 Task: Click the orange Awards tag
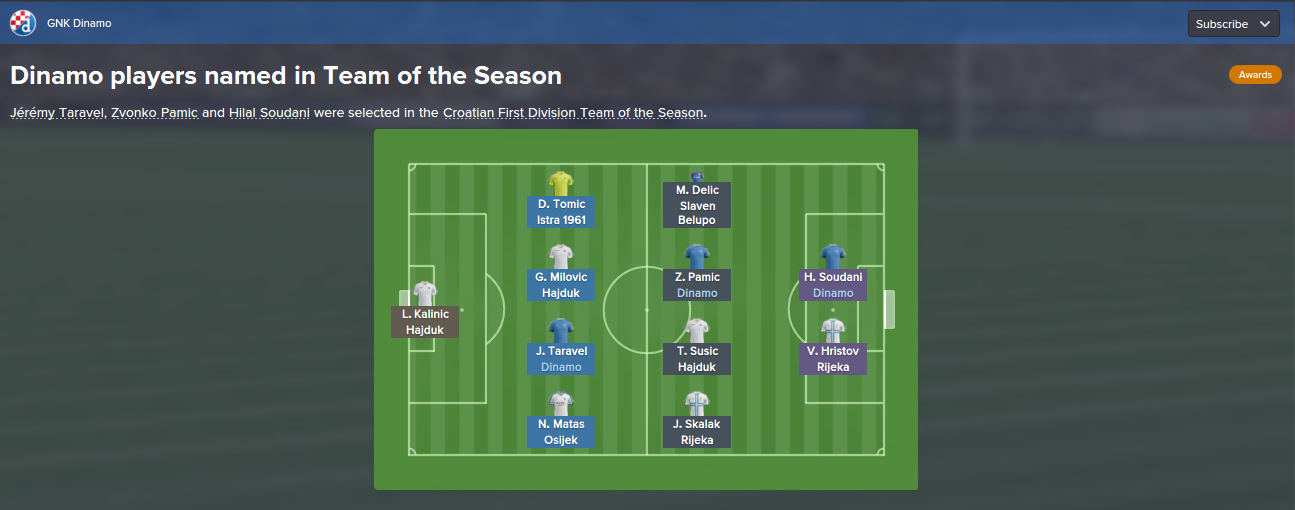(x=1255, y=75)
